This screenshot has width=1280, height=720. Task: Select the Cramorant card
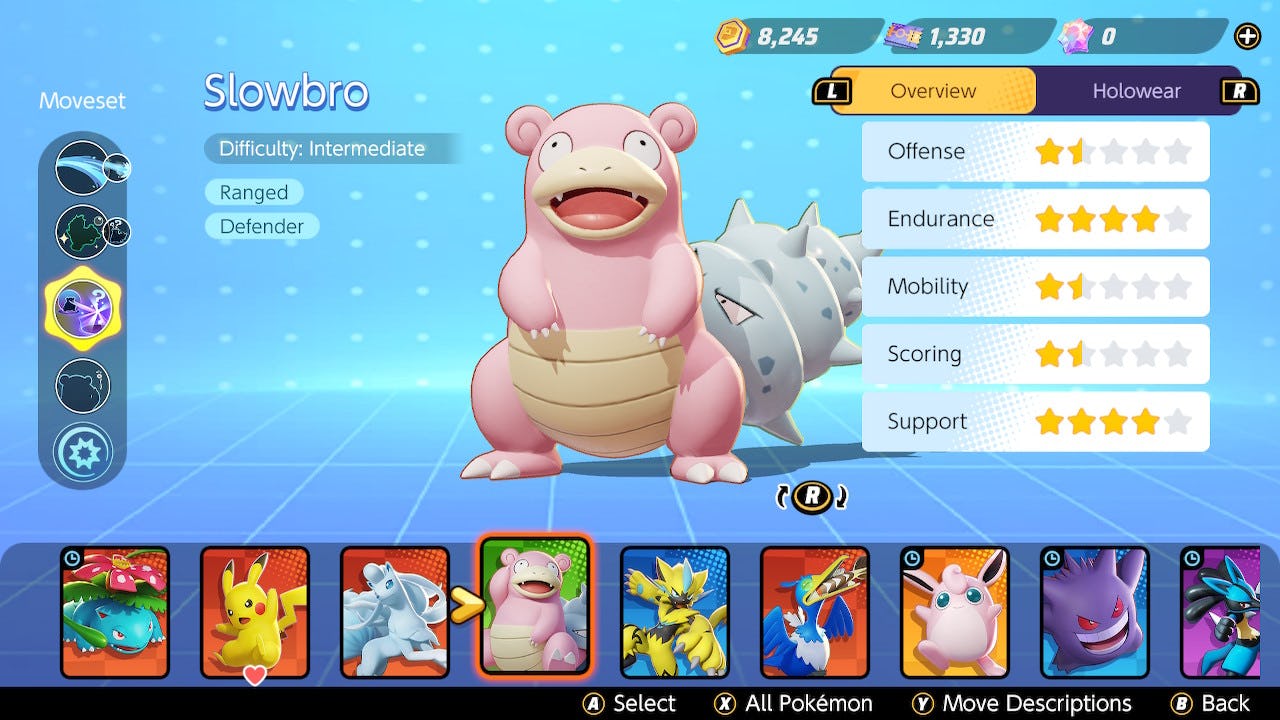coord(815,611)
